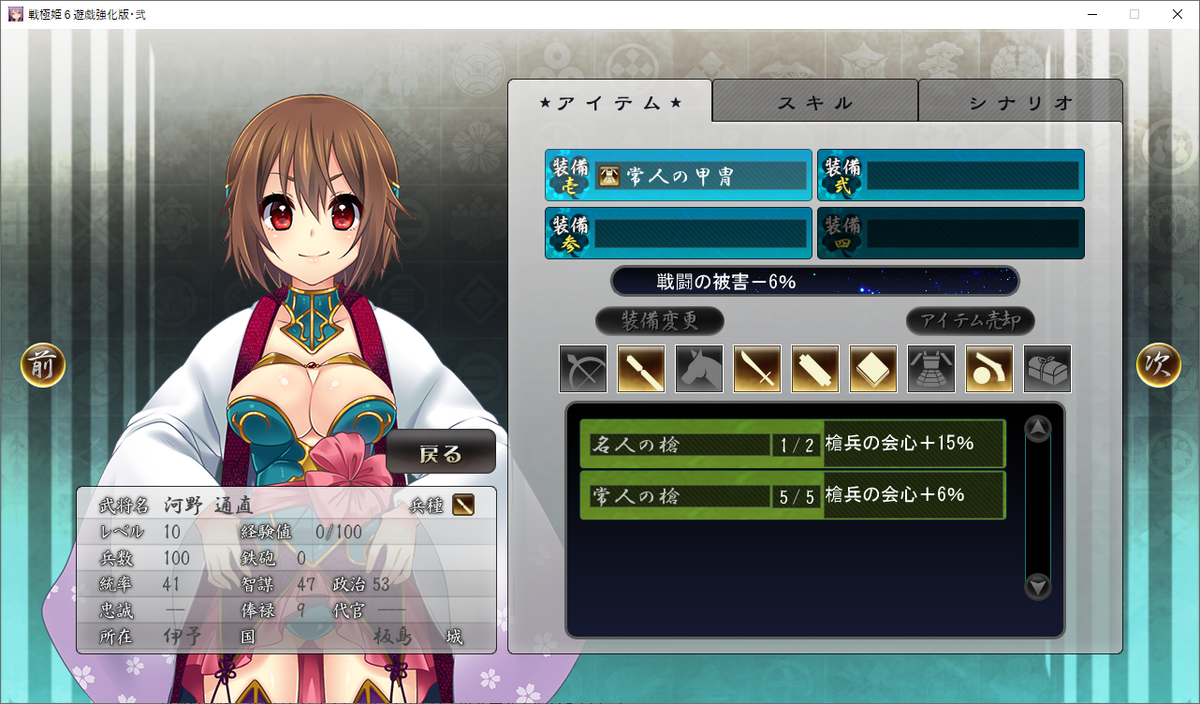Select the scroll item category
The height and width of the screenshot is (704, 1200).
point(815,369)
